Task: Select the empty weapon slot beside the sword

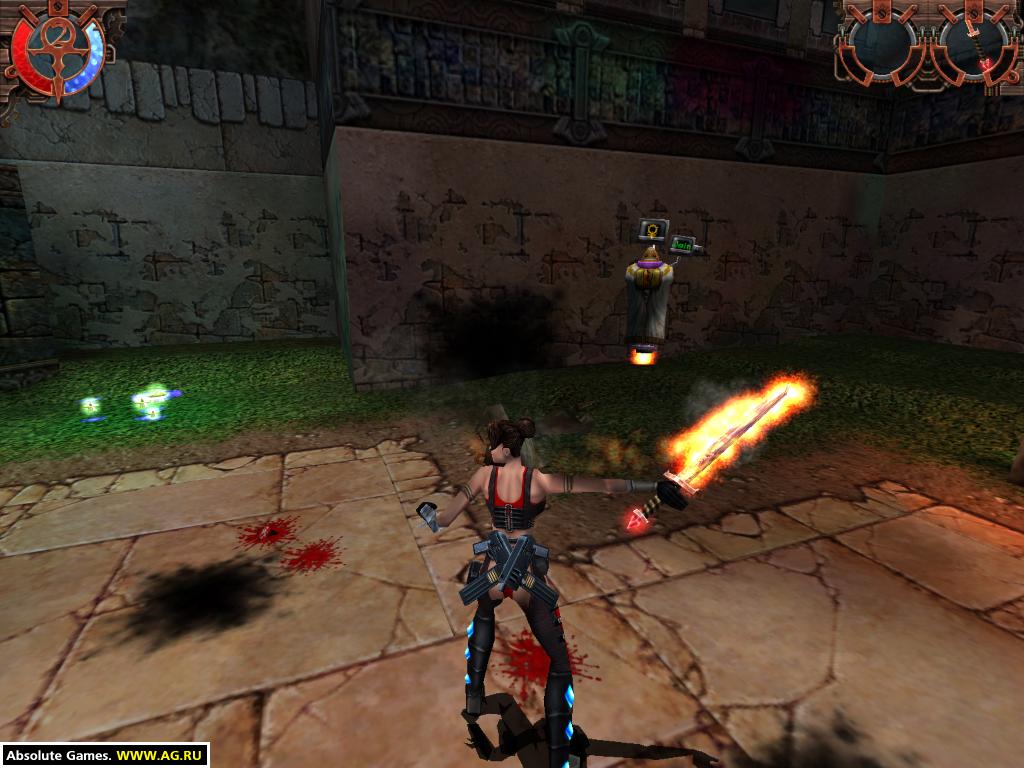Action: point(883,42)
